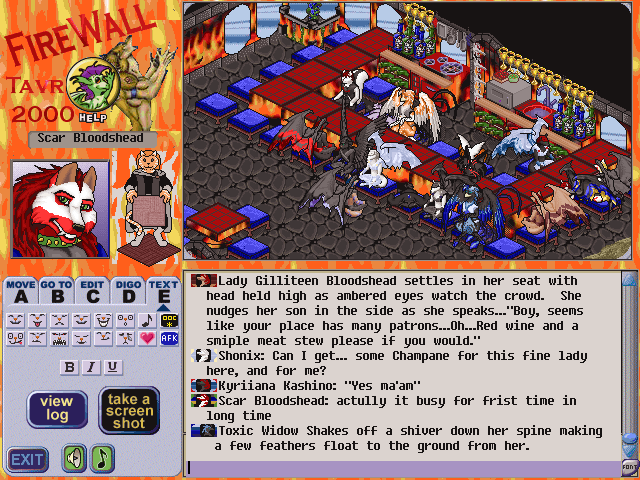Toggle italic text formatting
The image size is (640, 480).
coord(91,367)
